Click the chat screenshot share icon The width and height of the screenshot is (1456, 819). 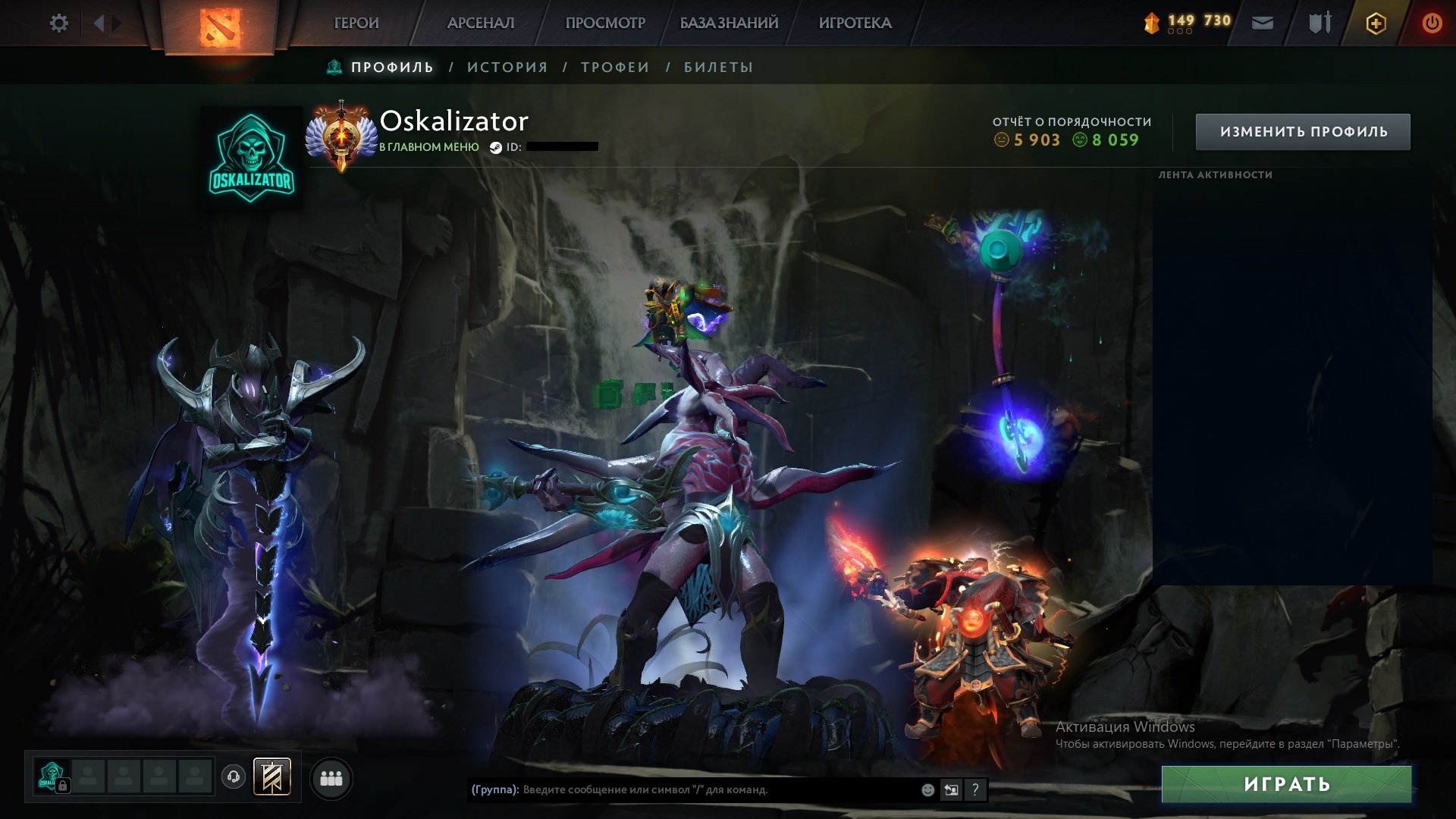(x=951, y=790)
